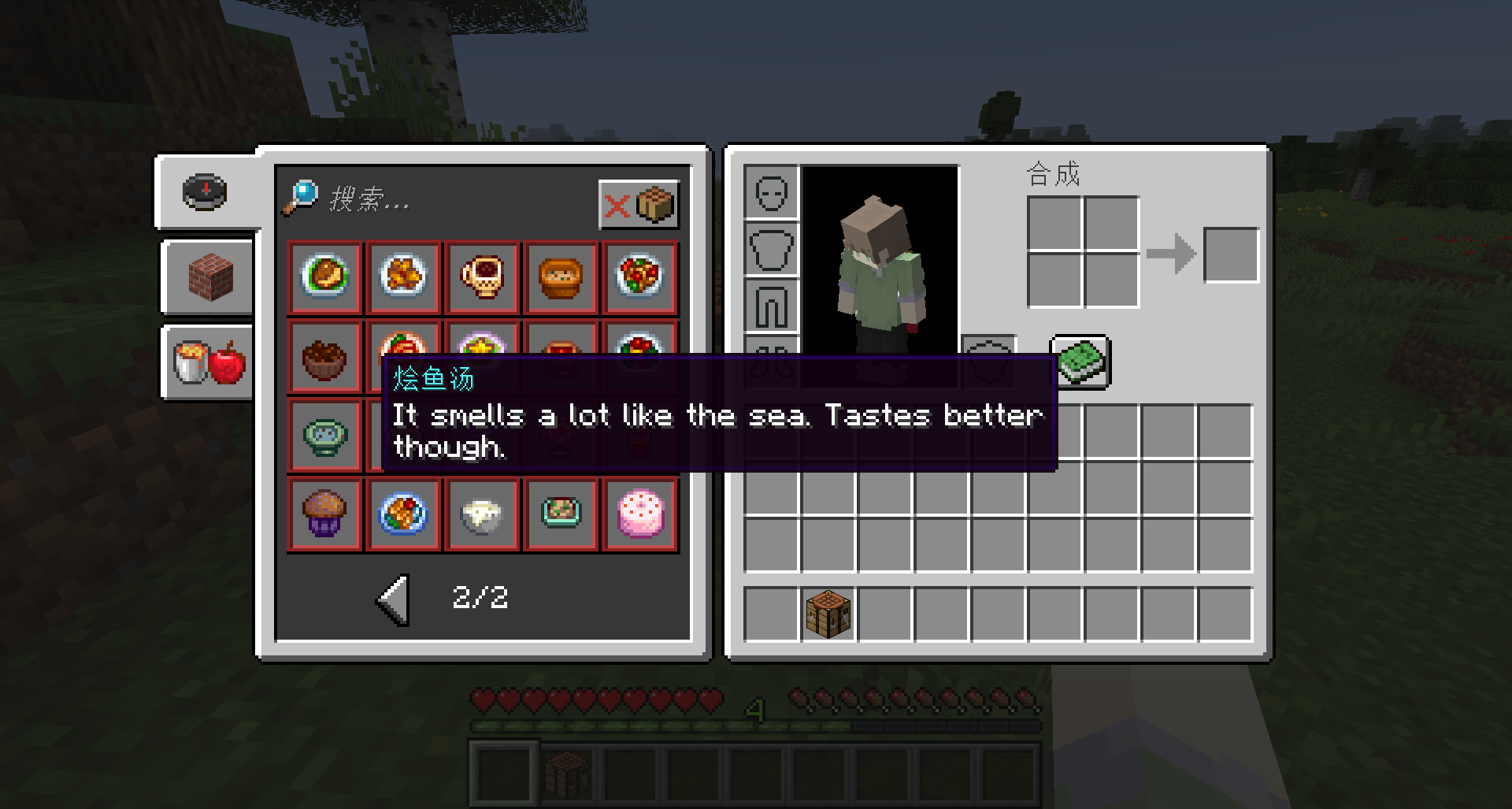Toggle the red X crafting filter button
This screenshot has width=1512, height=809.
tap(639, 205)
